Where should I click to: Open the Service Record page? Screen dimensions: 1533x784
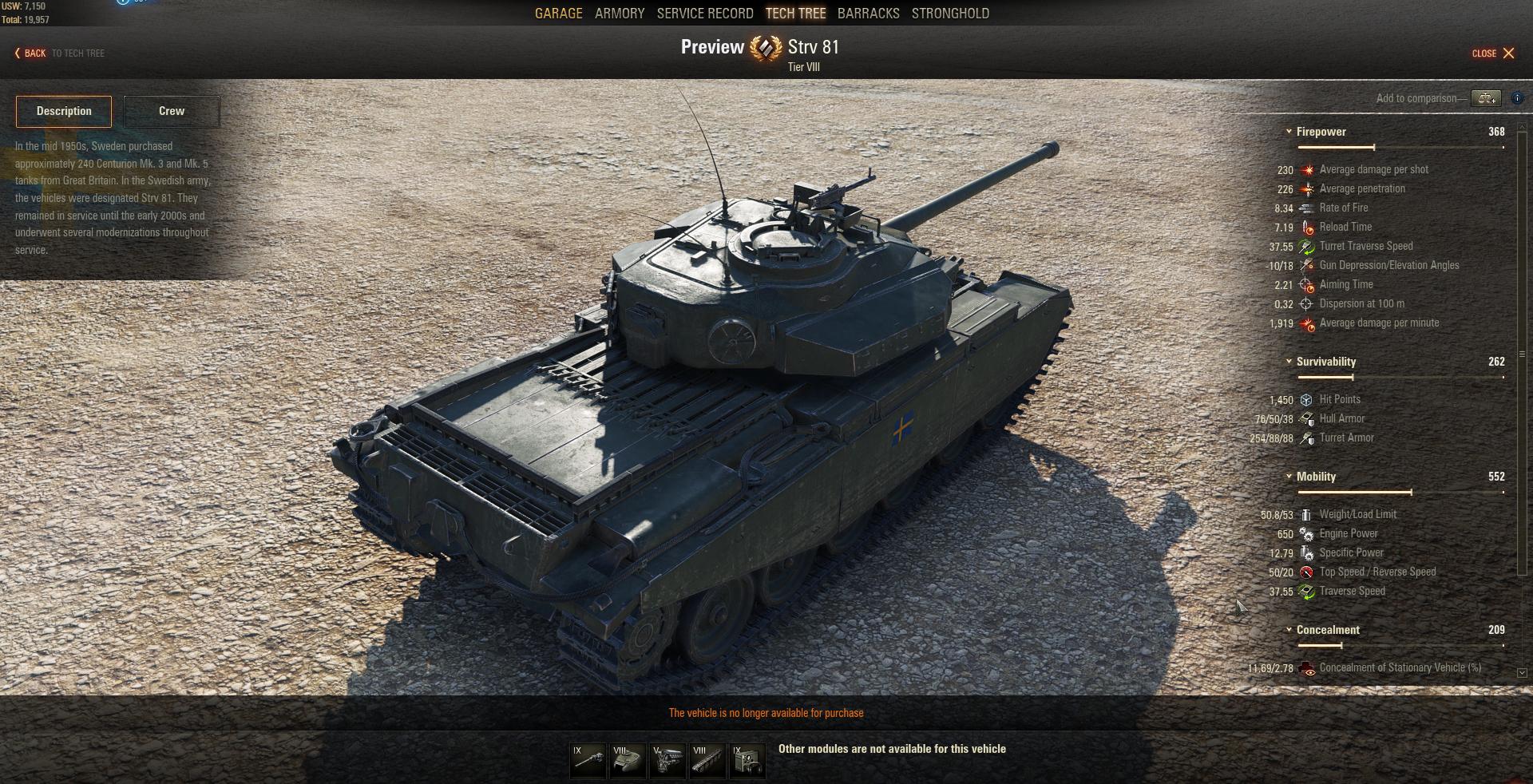coord(704,14)
